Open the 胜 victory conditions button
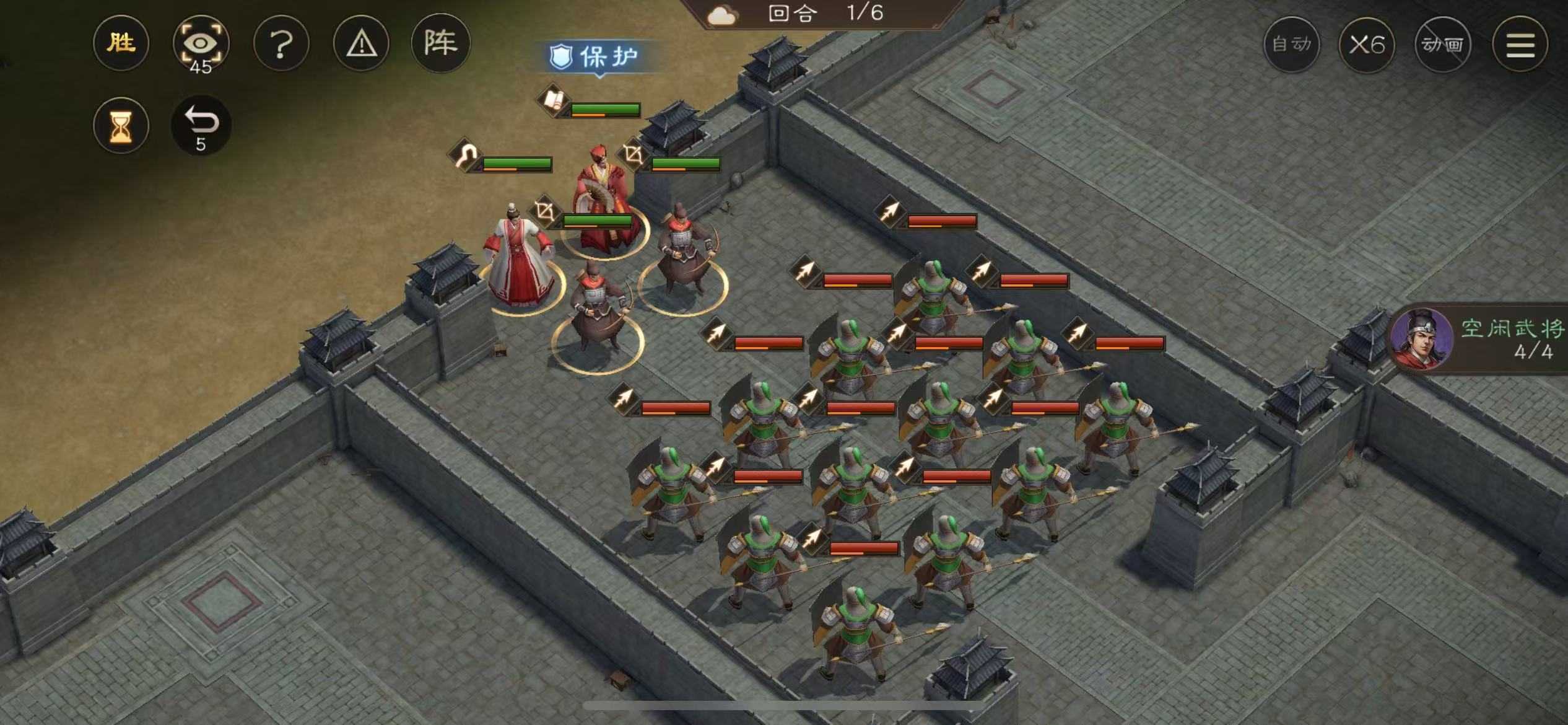This screenshot has height=725, width=1568. click(x=121, y=43)
